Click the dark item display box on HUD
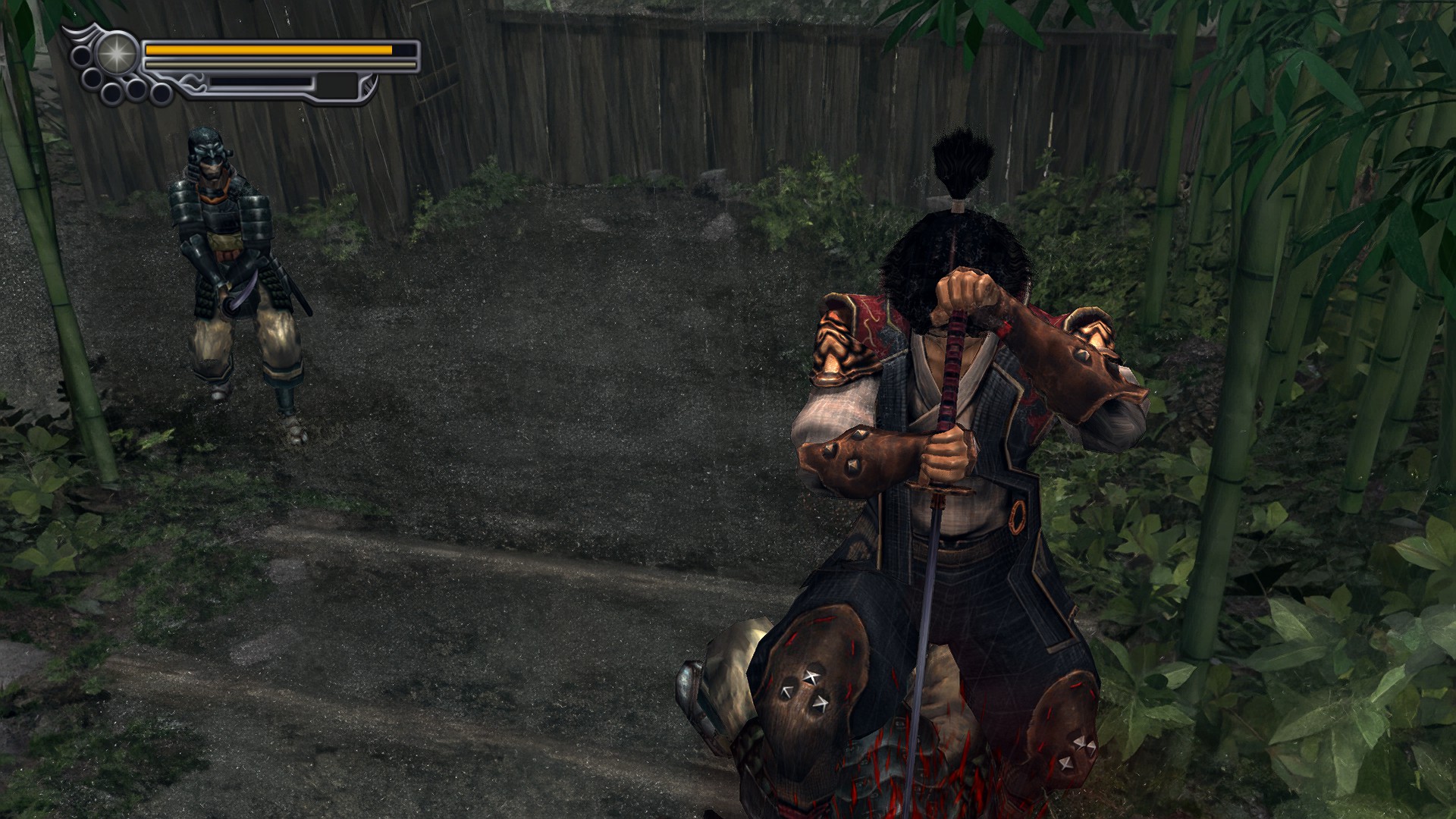 337,86
